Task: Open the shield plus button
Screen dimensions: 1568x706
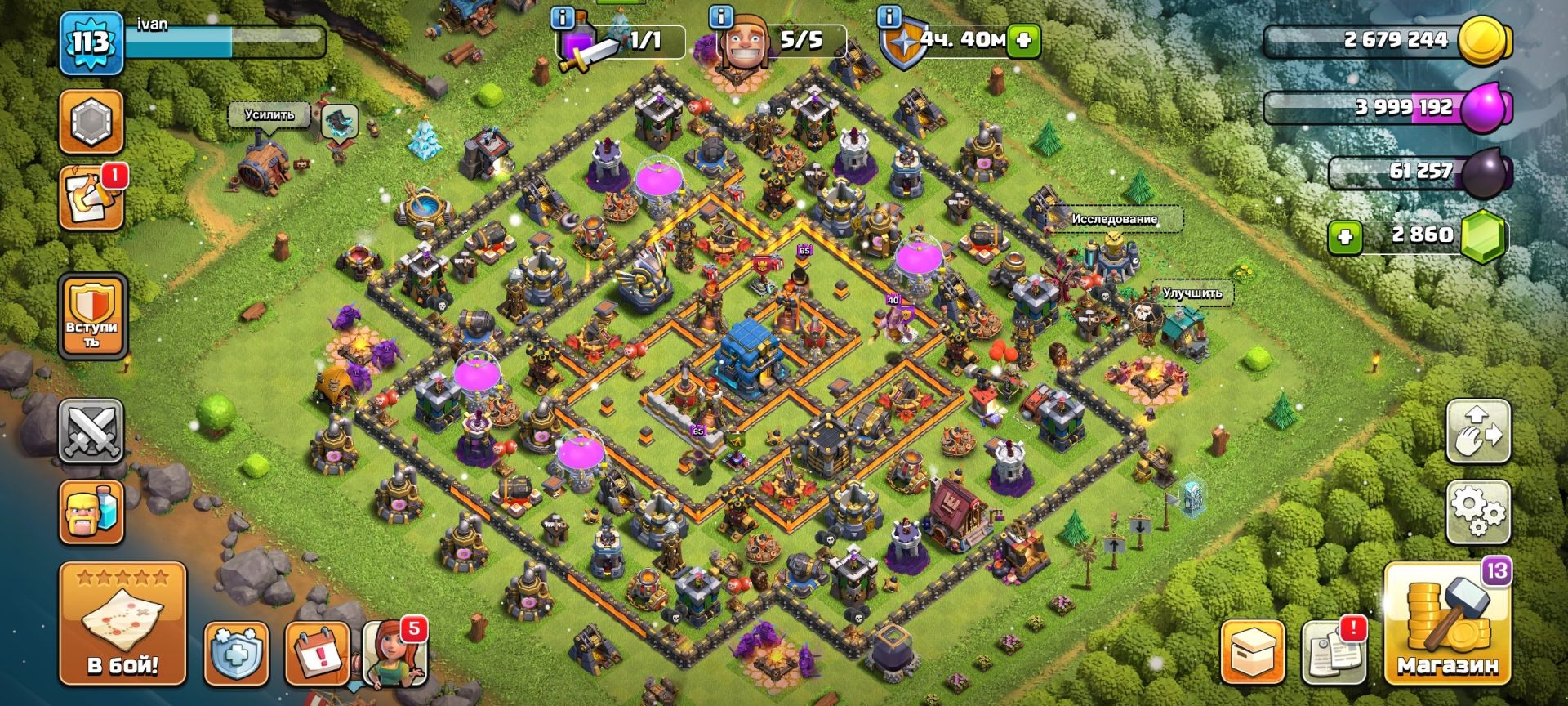Action: tap(236, 654)
